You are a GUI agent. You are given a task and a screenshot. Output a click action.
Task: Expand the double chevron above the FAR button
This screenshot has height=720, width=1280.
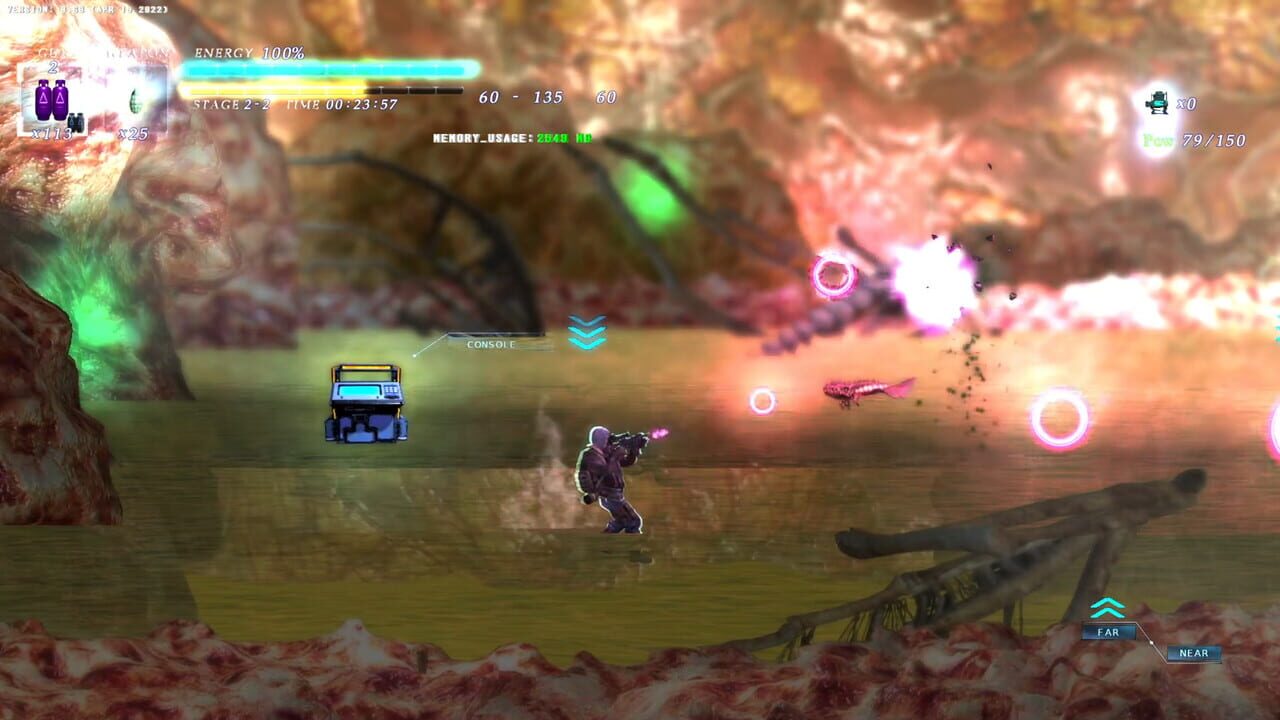click(1107, 606)
